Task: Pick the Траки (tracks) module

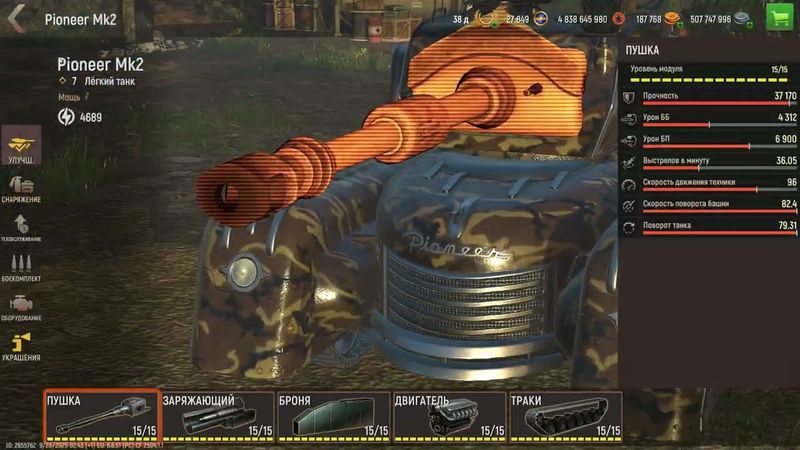Action: point(565,416)
